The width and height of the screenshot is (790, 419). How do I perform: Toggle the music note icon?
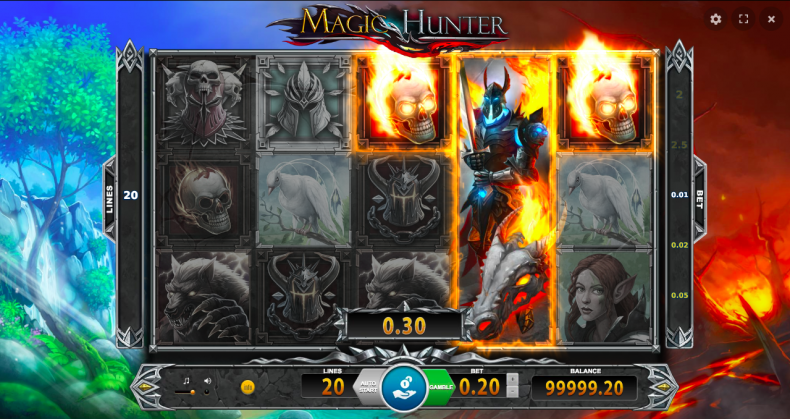point(185,380)
